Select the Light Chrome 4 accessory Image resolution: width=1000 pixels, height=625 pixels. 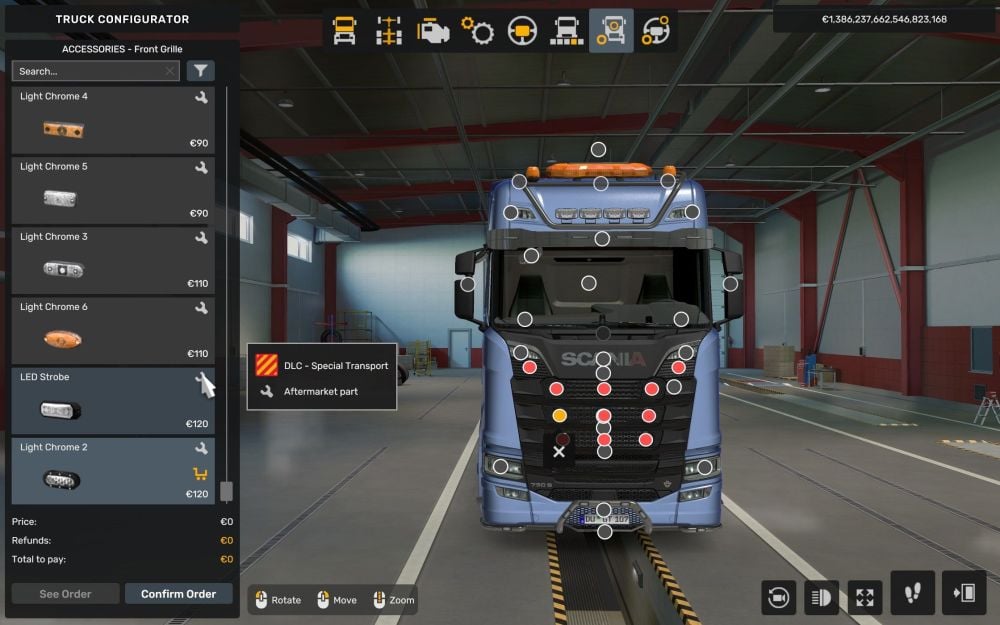pos(112,120)
